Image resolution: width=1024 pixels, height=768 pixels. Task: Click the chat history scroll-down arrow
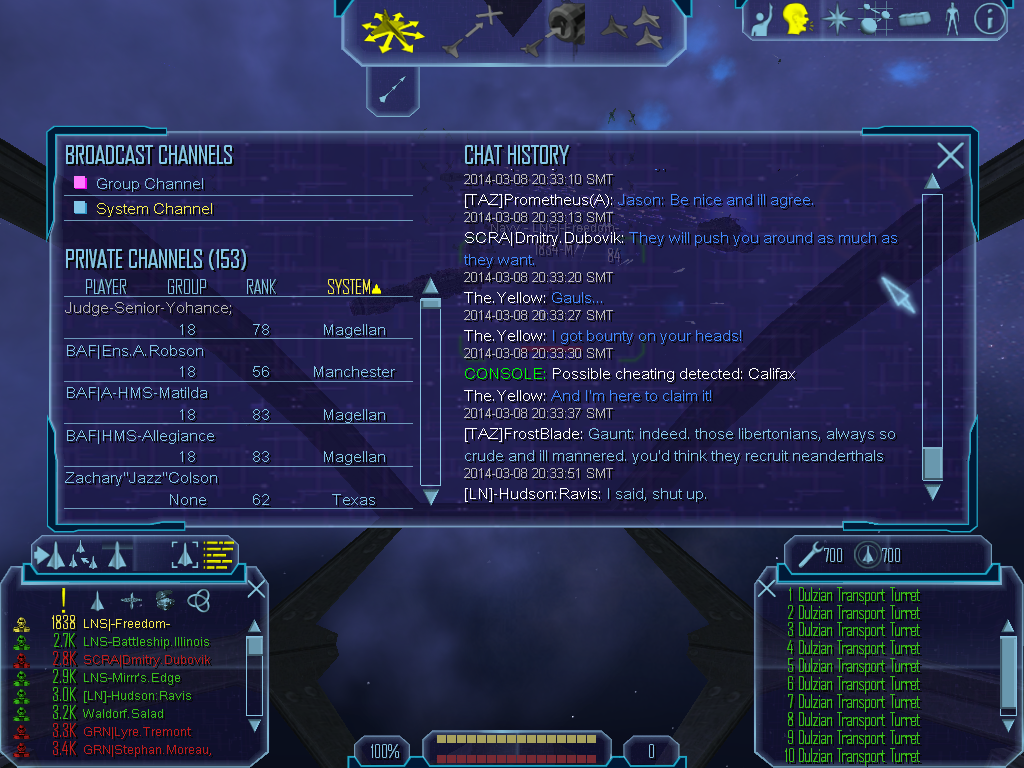932,492
